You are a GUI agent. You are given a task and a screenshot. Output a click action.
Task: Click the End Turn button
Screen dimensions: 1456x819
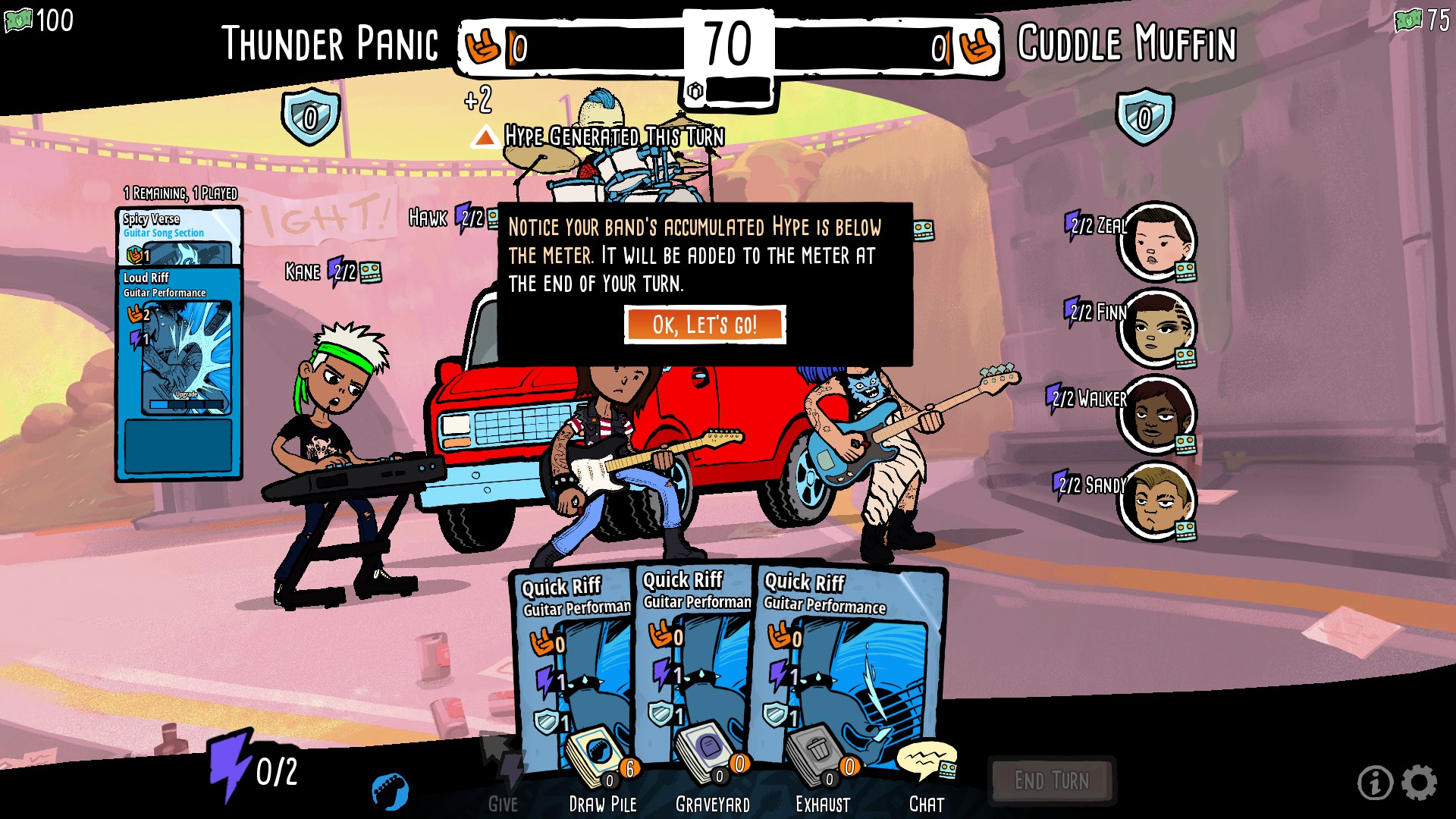[x=1051, y=780]
